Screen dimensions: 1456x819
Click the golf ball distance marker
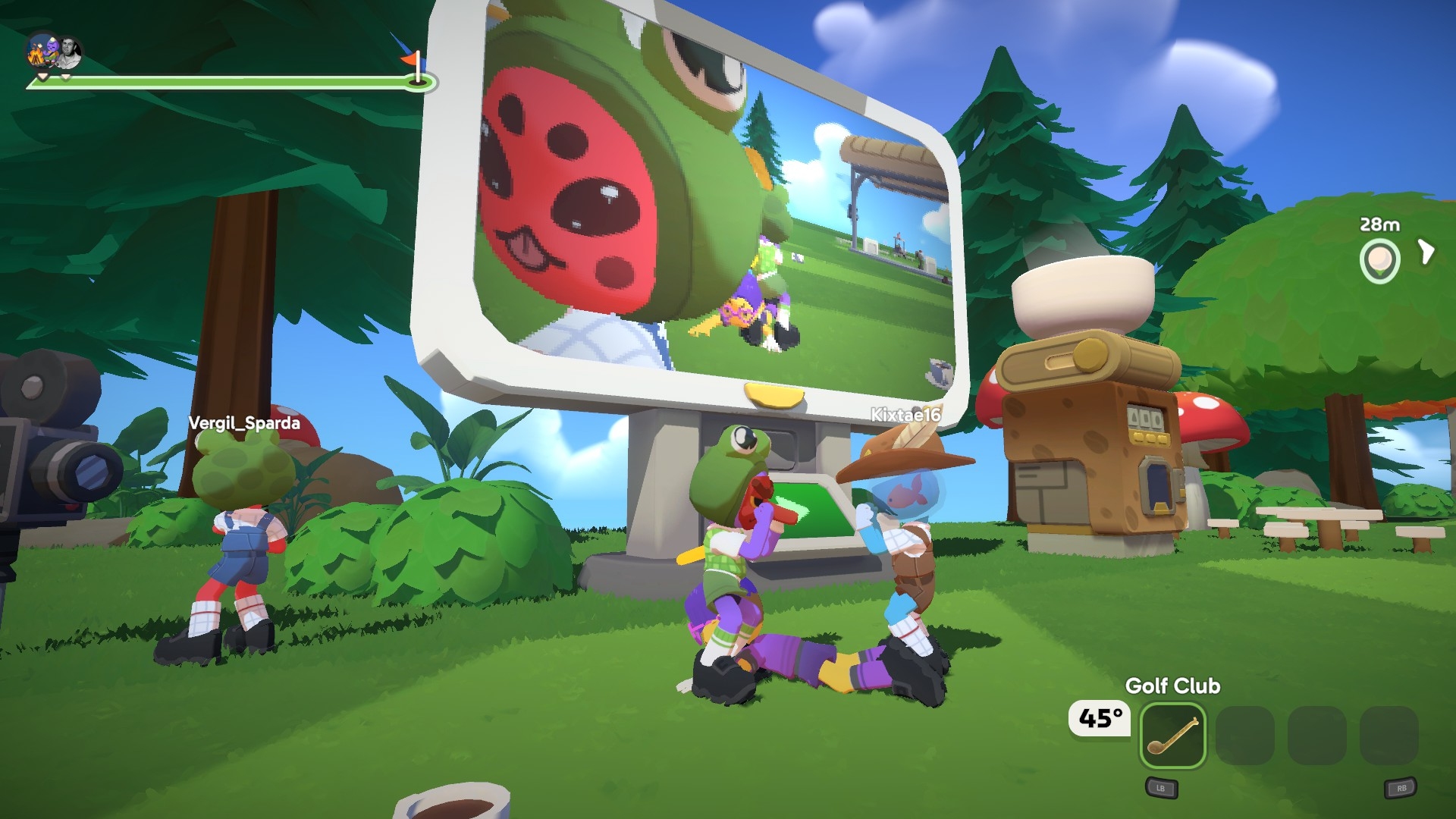click(1379, 261)
